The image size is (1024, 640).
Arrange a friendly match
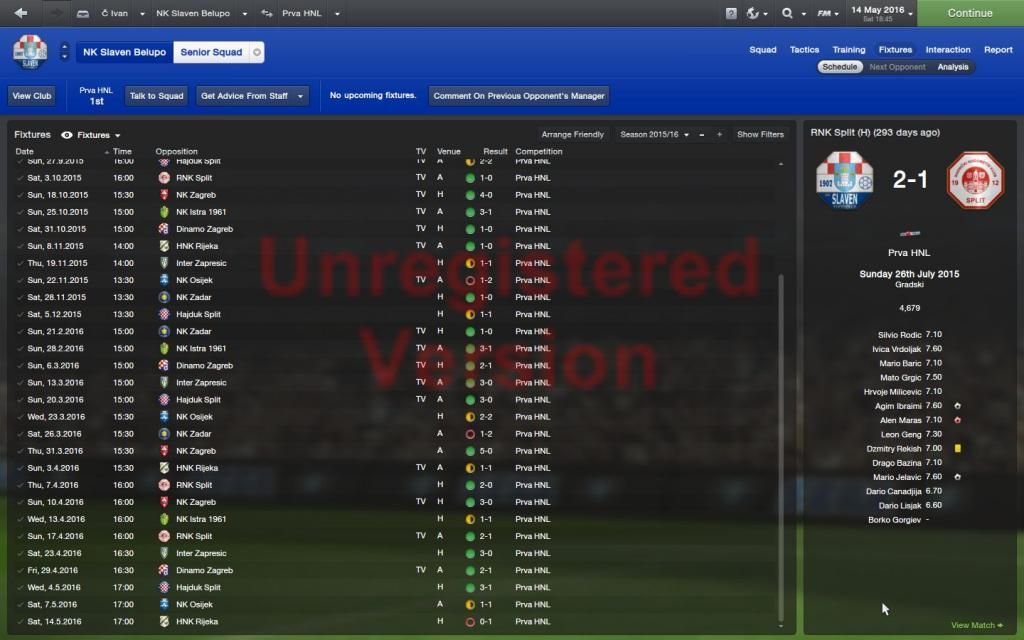coord(573,134)
